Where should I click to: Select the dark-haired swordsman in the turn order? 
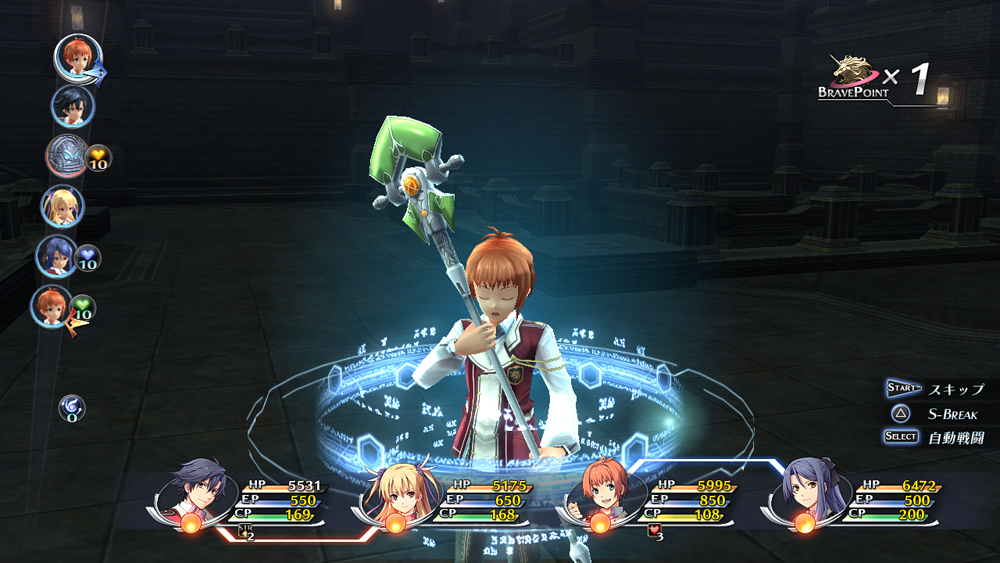(x=72, y=106)
